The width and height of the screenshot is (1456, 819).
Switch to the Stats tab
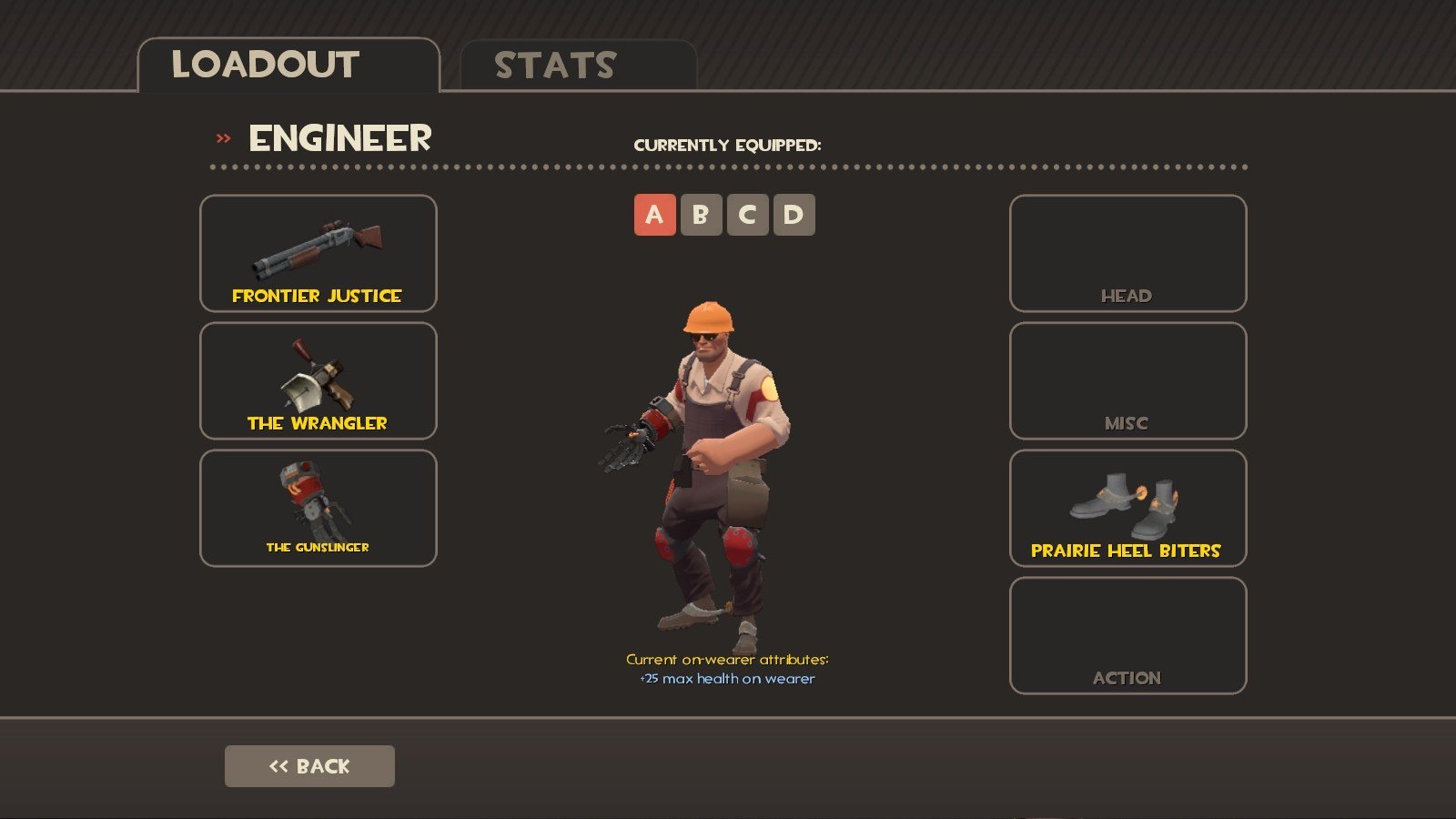(578, 66)
